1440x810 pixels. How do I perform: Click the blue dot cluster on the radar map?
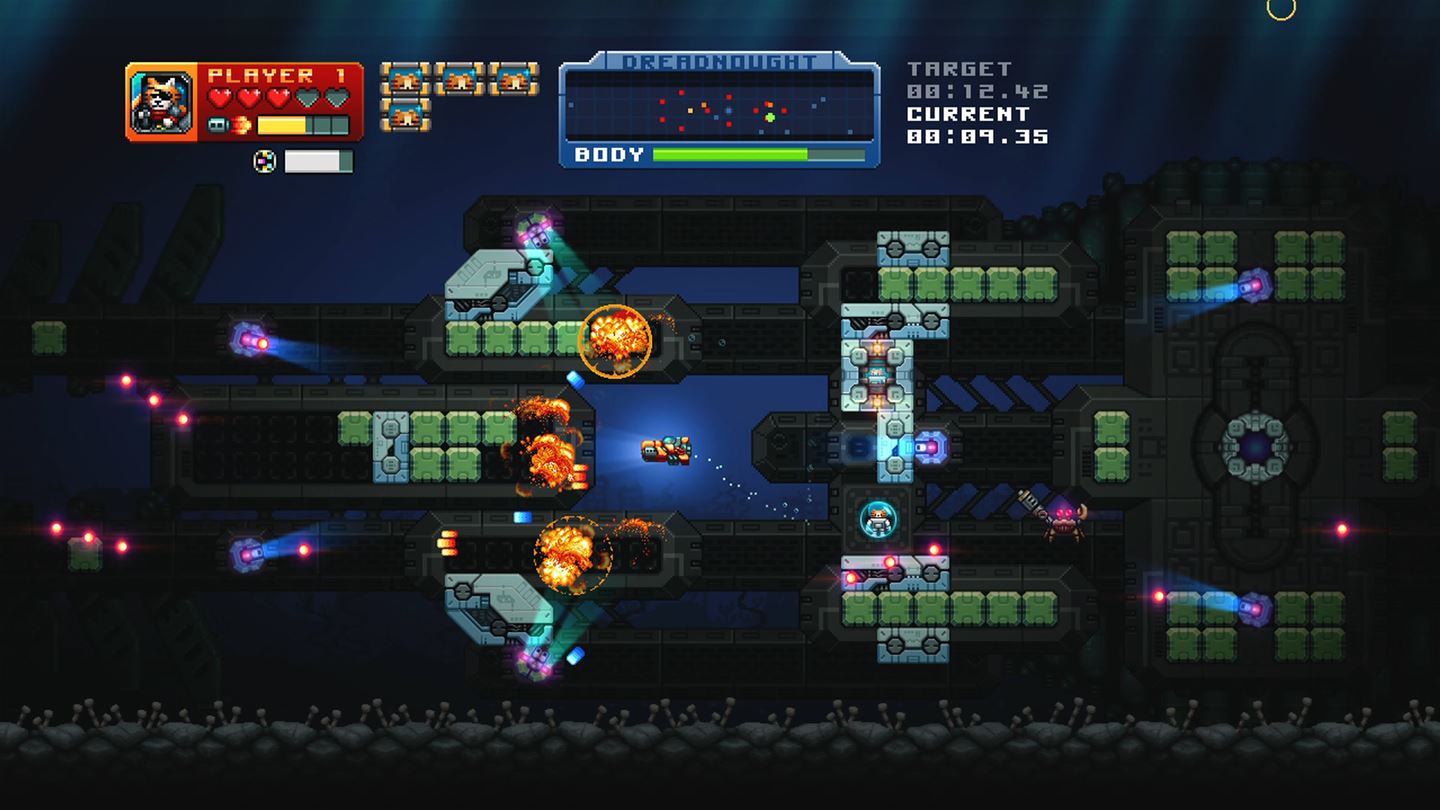pyautogui.click(x=728, y=110)
